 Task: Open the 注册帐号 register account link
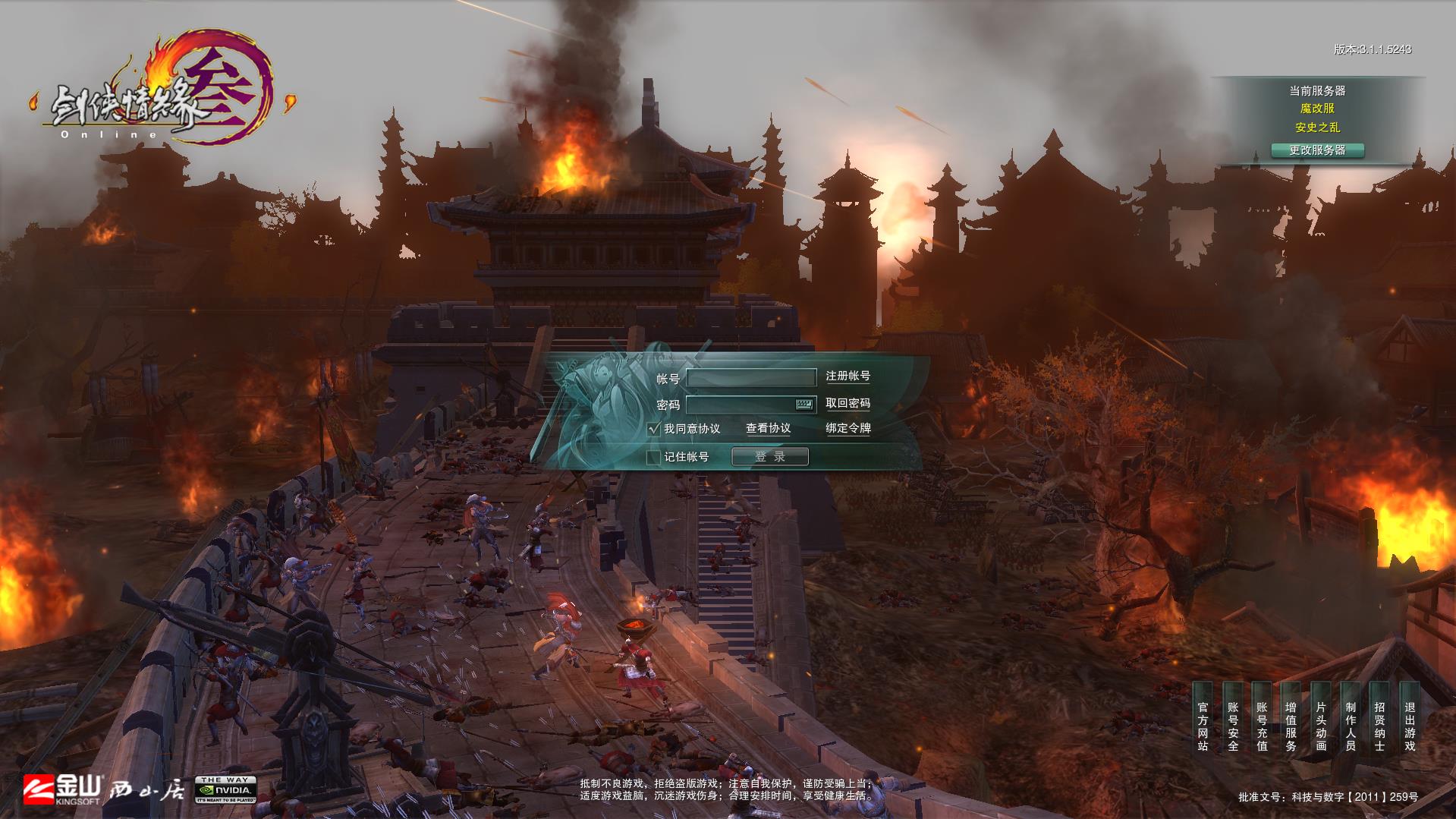(847, 376)
